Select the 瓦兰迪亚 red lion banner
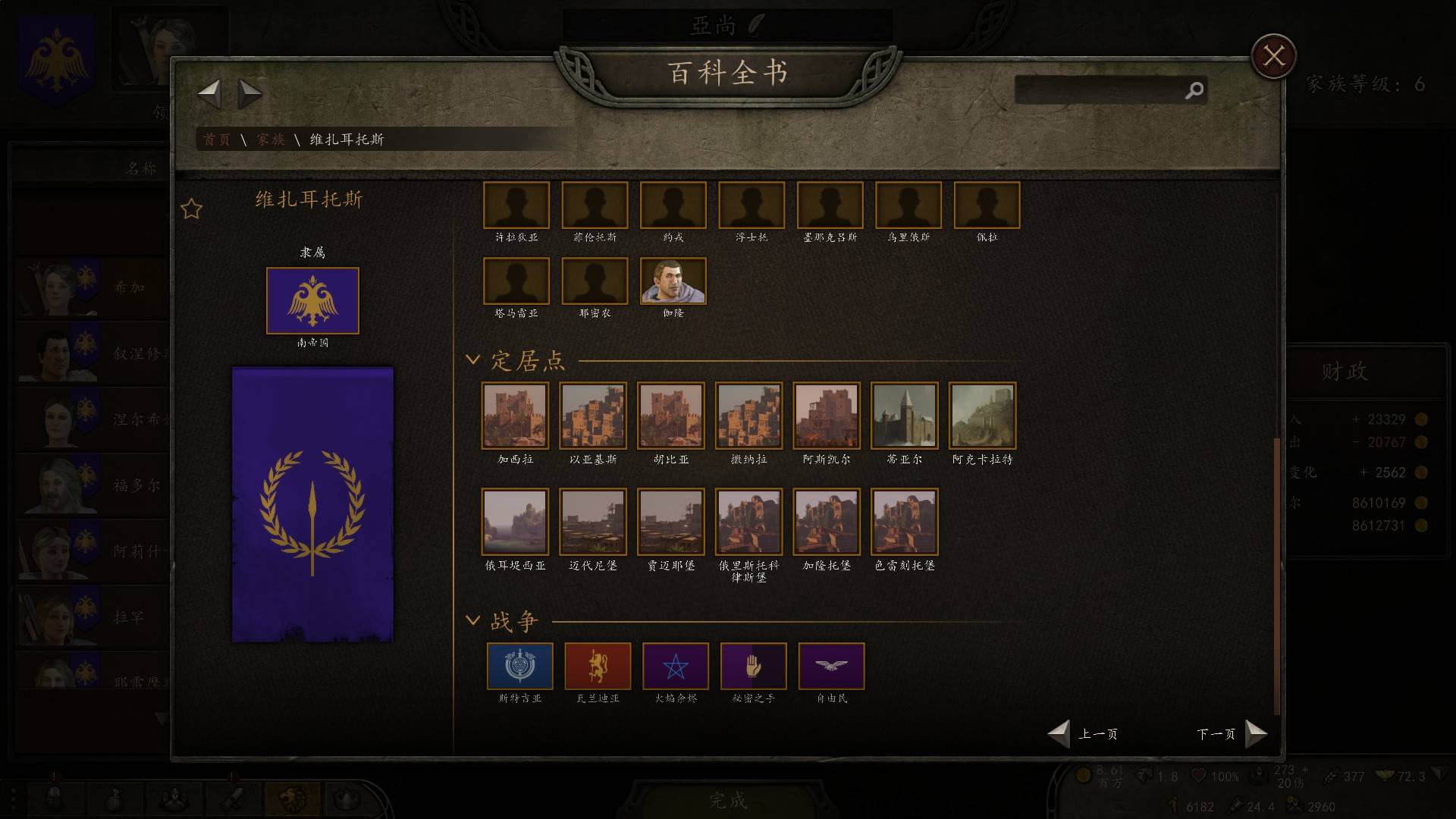This screenshot has height=819, width=1456. [x=598, y=667]
